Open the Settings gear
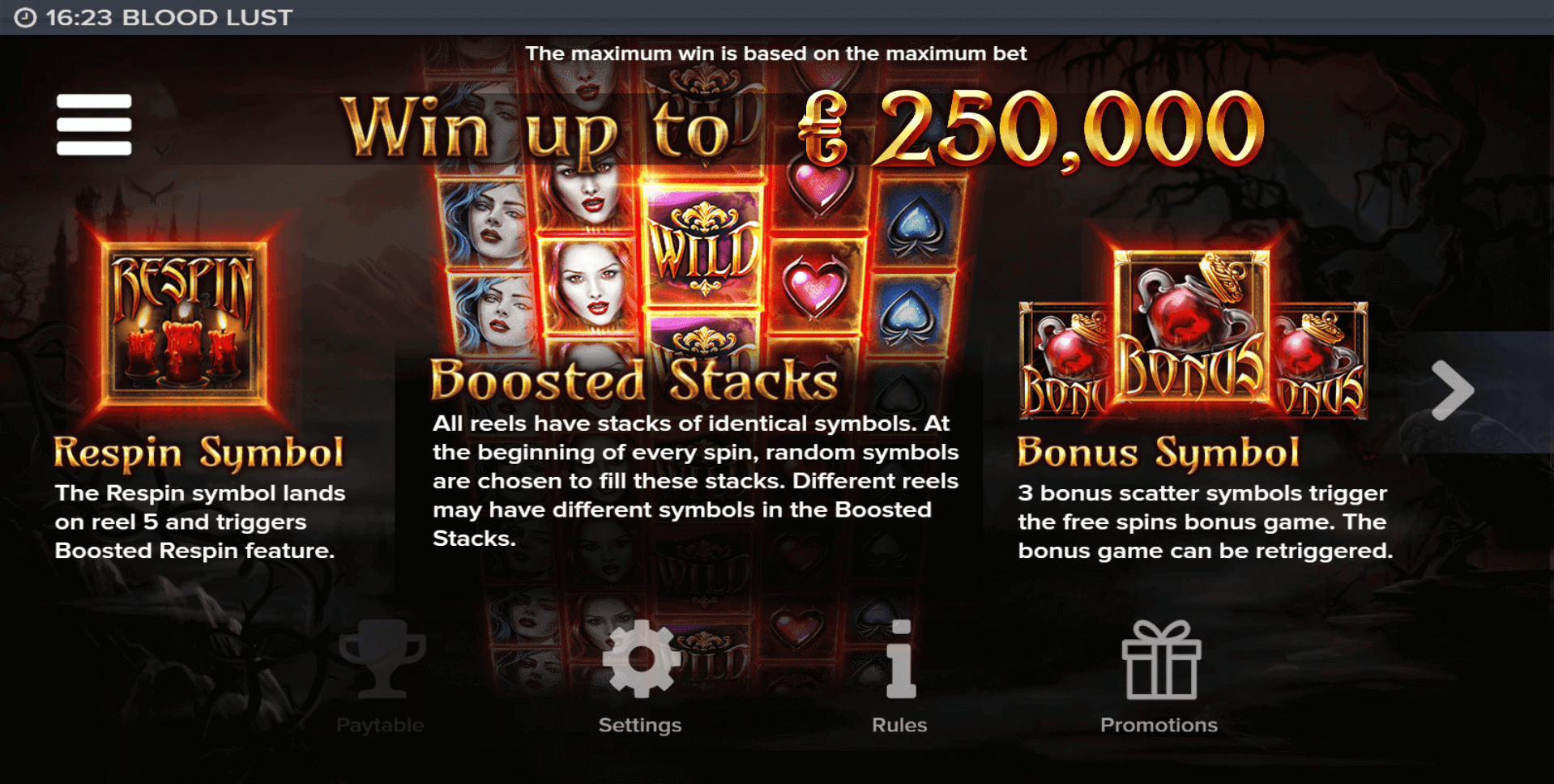 [640, 660]
